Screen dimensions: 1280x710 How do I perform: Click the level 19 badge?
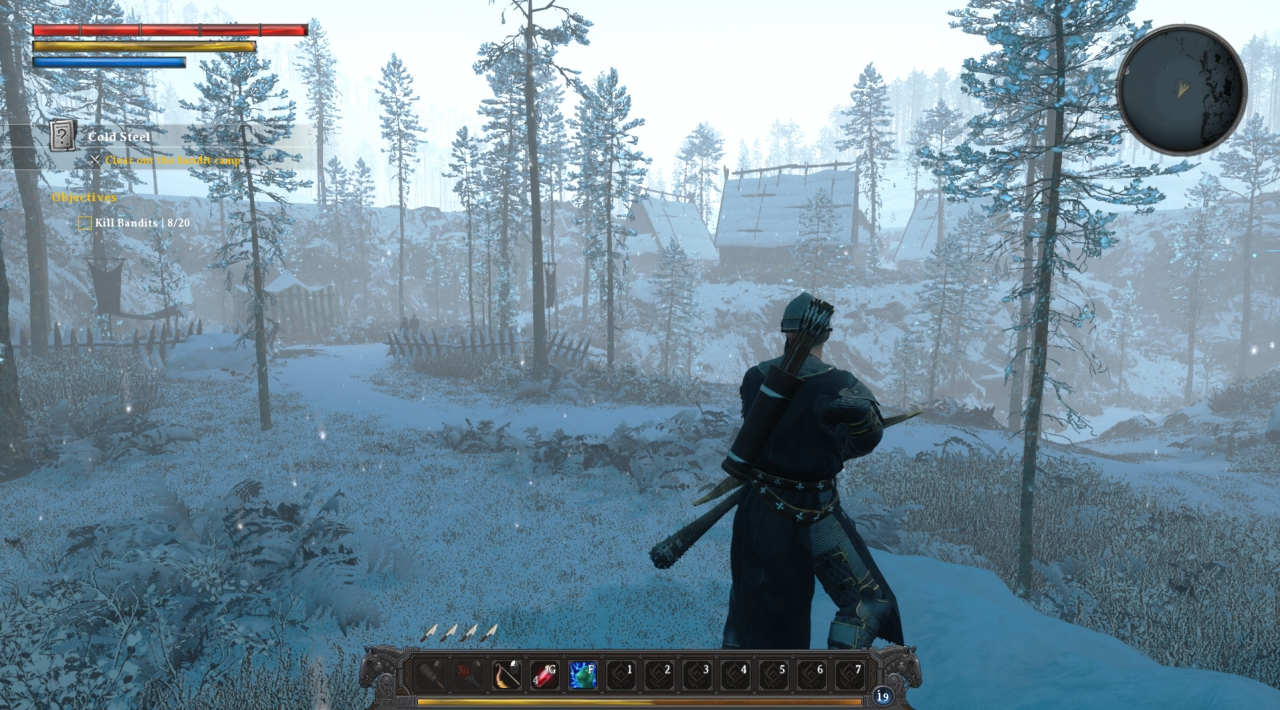[882, 696]
